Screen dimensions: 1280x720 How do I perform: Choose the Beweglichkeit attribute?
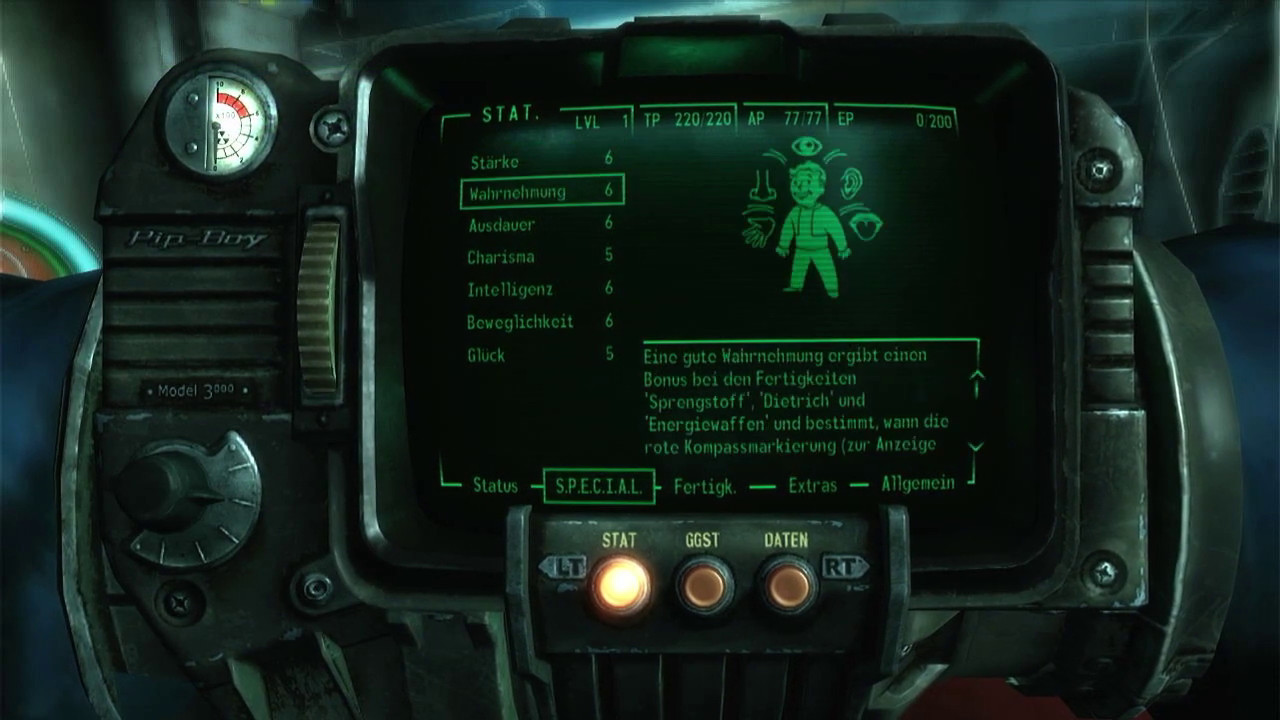click(541, 322)
